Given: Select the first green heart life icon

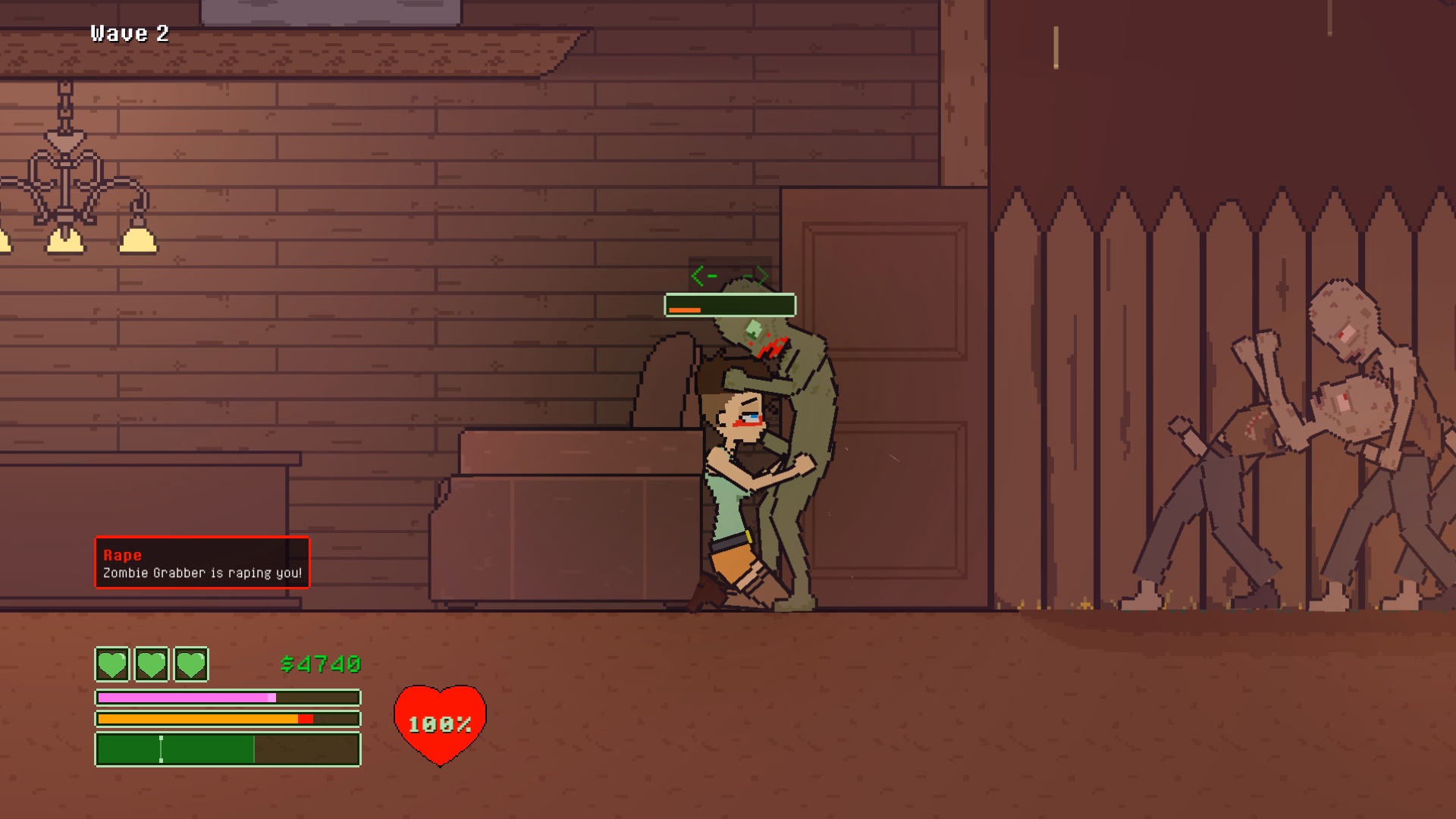Looking at the screenshot, I should tap(111, 665).
